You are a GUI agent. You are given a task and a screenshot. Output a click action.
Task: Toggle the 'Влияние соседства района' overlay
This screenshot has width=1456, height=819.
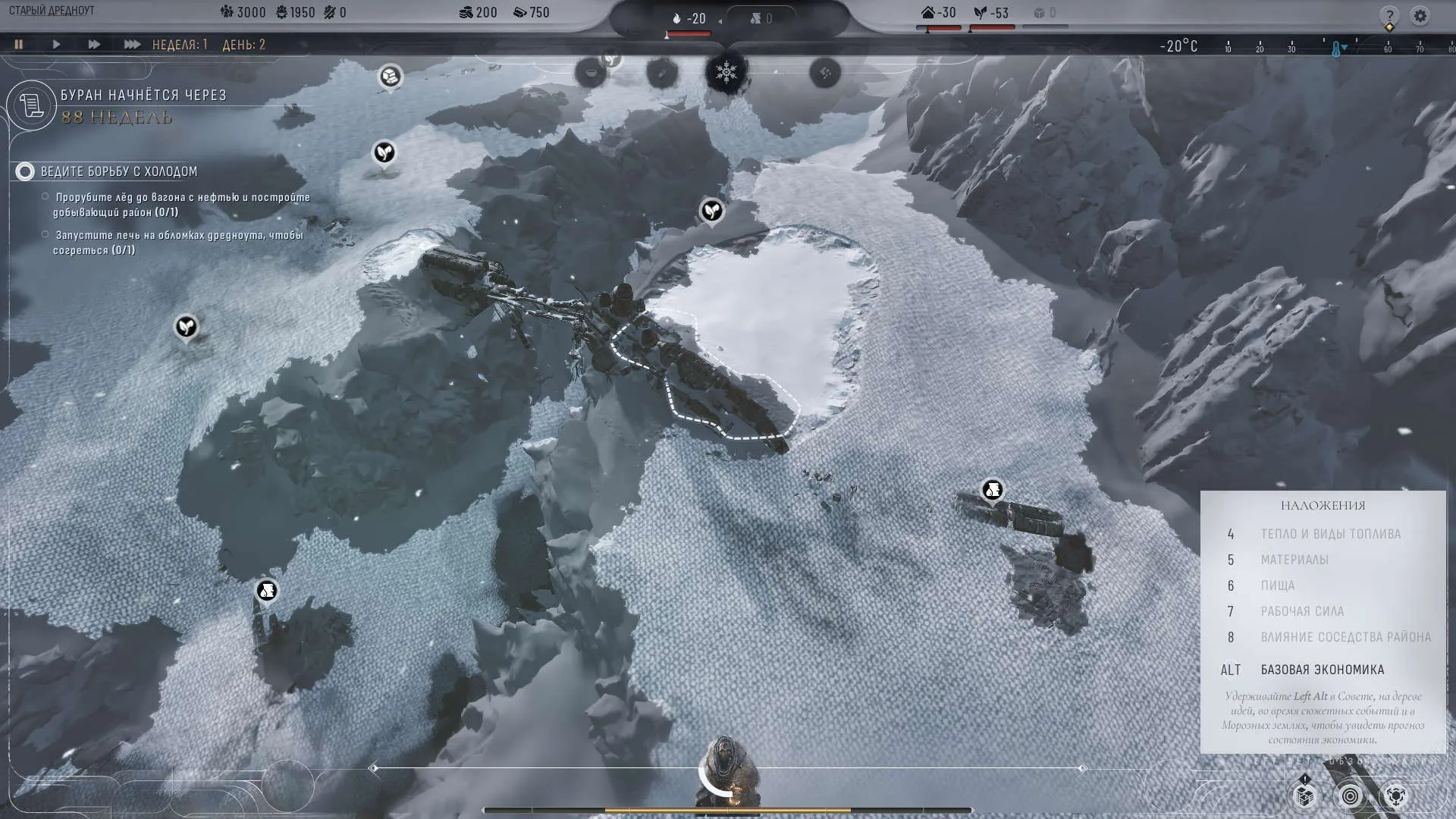pyautogui.click(x=1345, y=638)
